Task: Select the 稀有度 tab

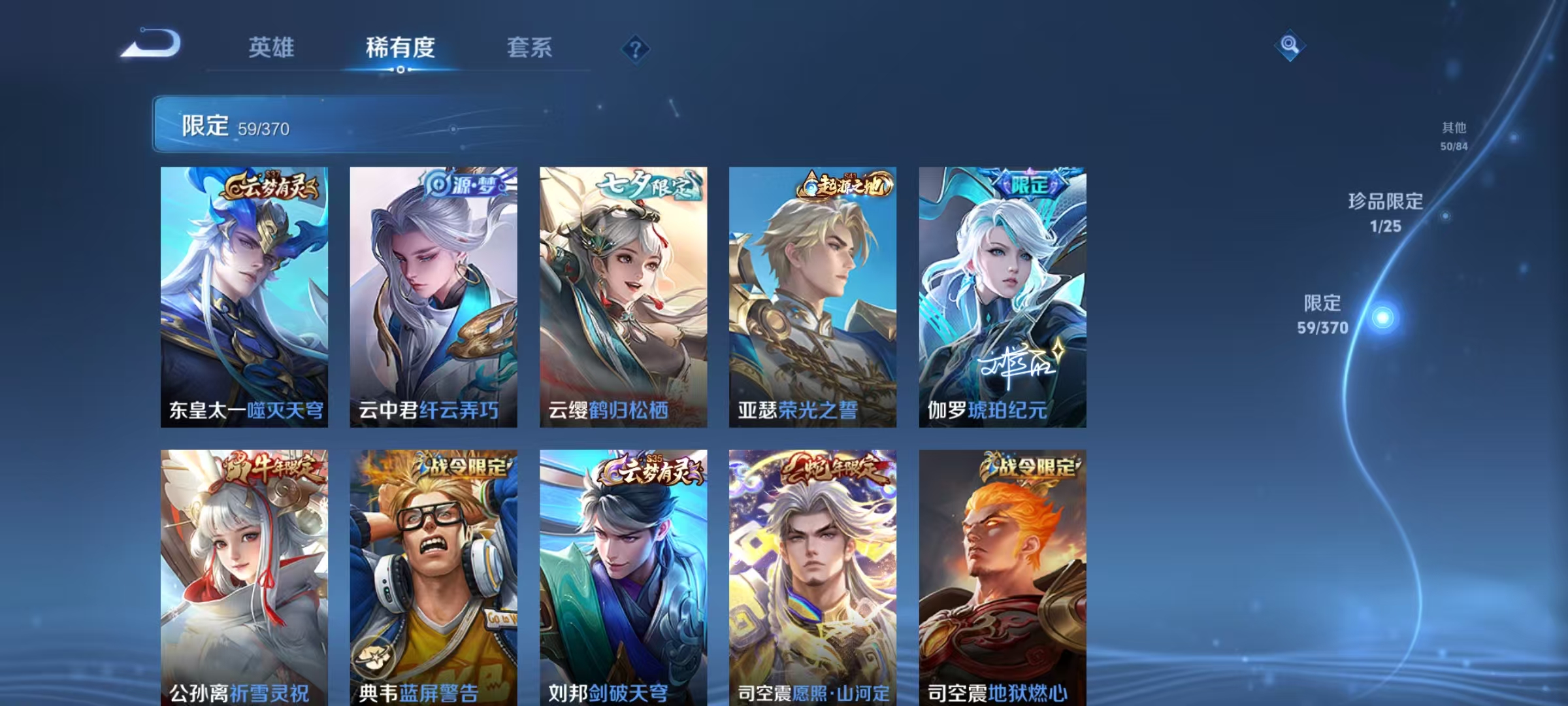Action: coord(401,47)
